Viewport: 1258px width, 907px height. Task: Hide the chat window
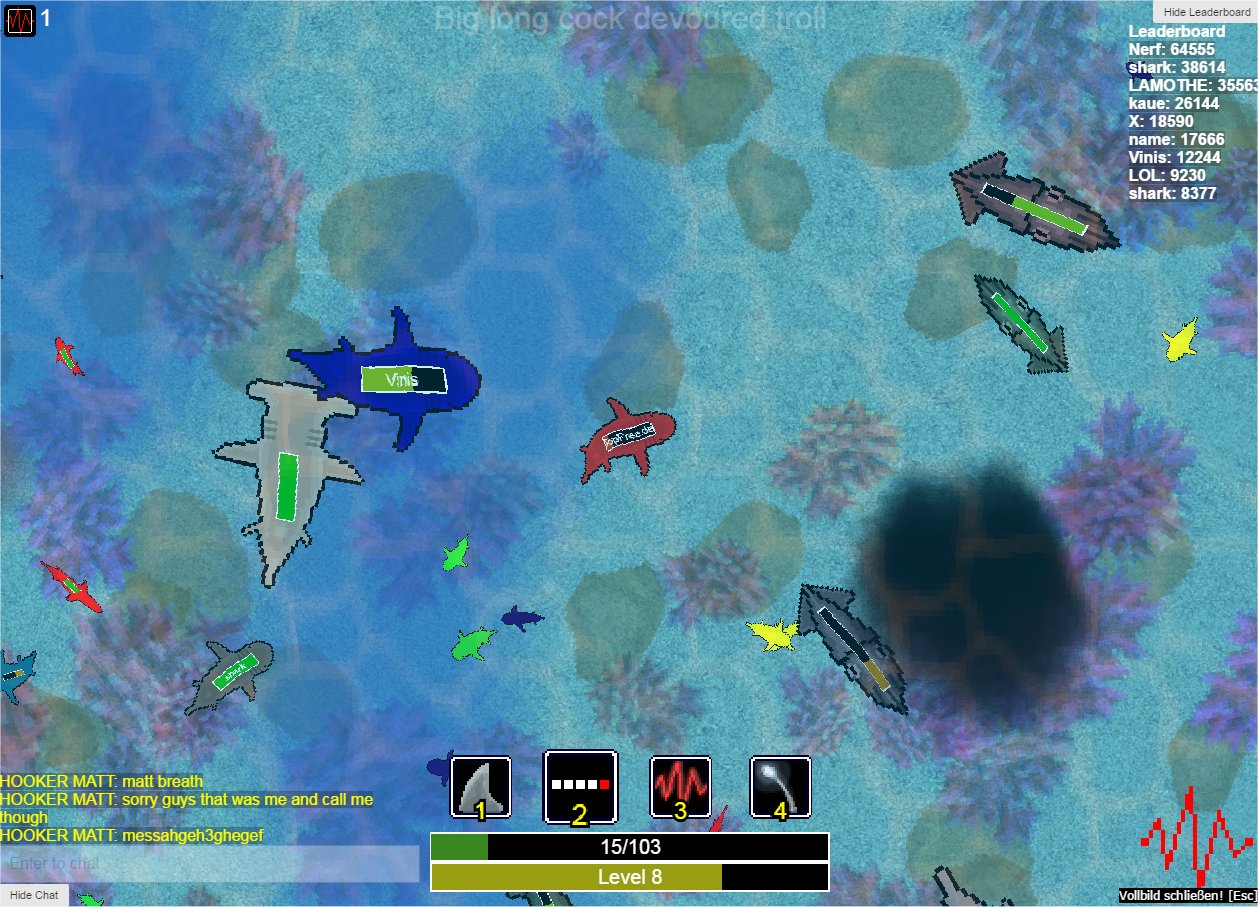click(x=35, y=895)
